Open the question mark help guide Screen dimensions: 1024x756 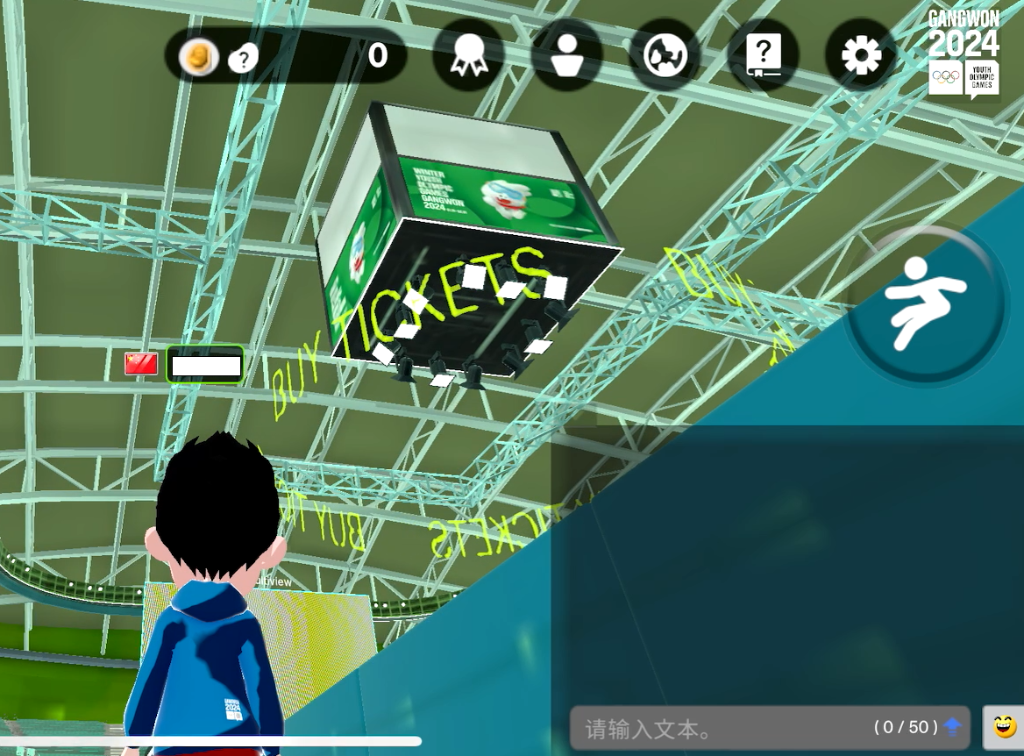pos(763,55)
